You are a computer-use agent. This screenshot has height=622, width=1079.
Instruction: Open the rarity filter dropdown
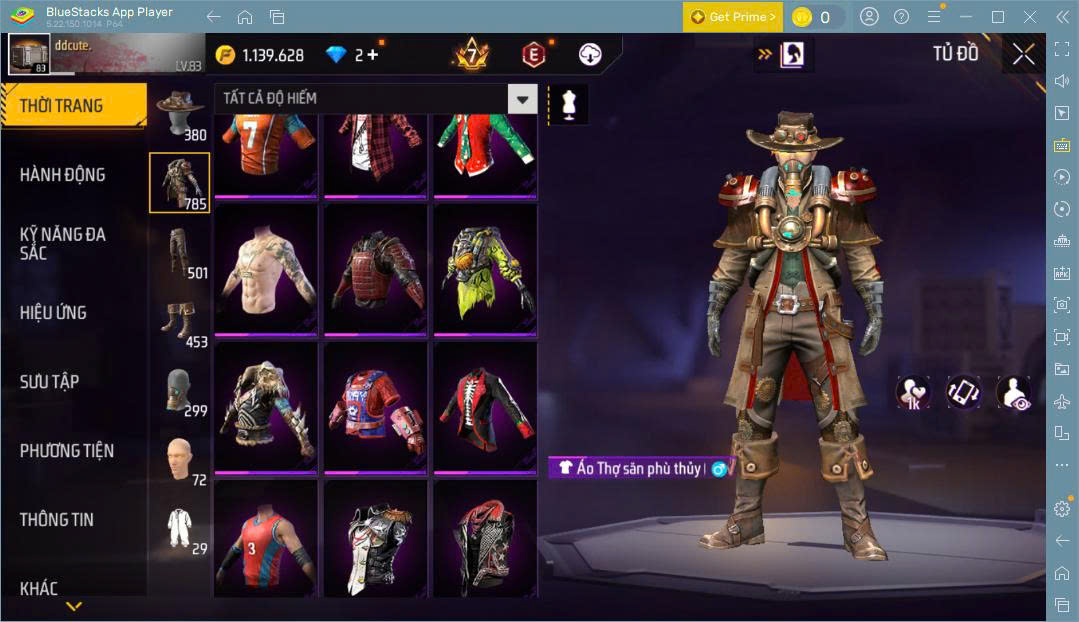(522, 99)
